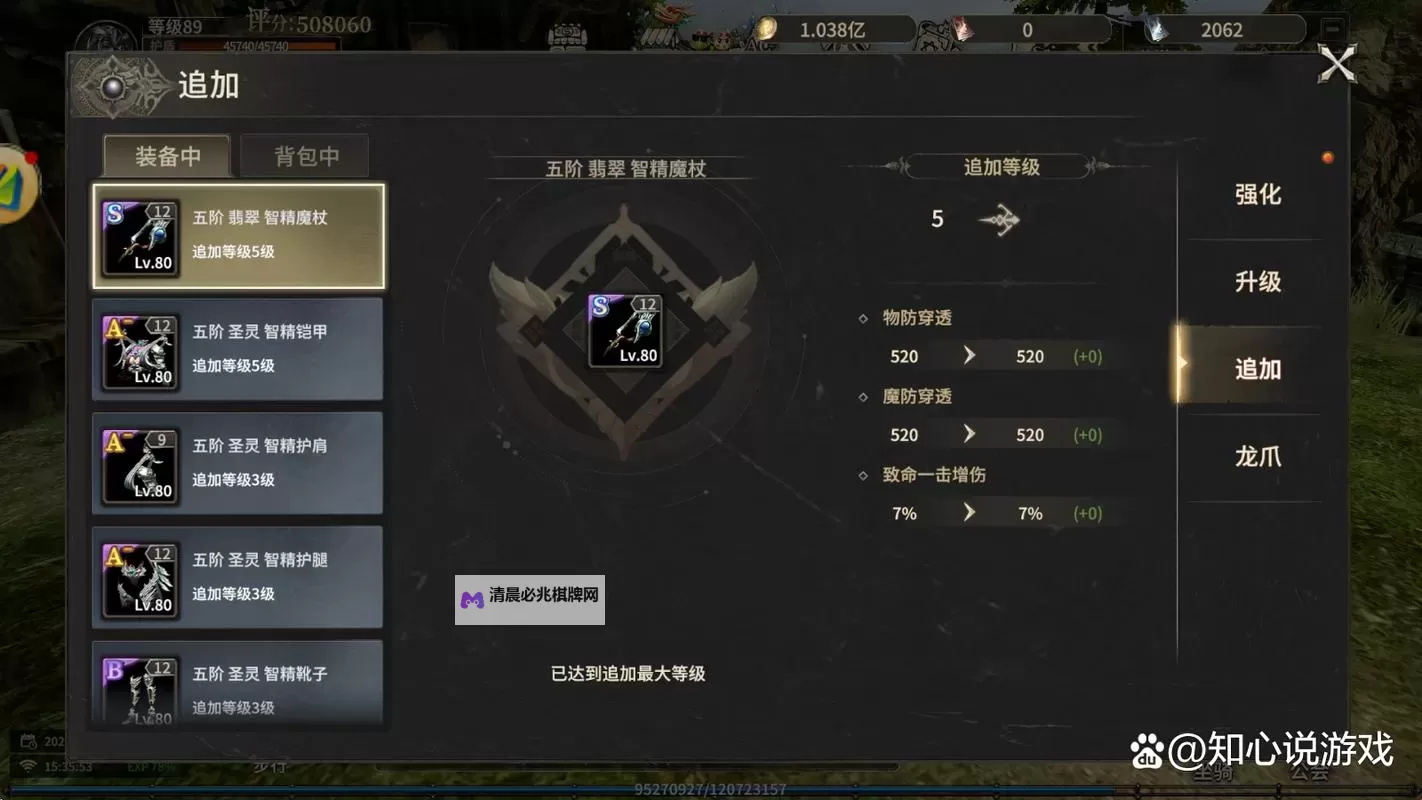Image resolution: width=1422 pixels, height=800 pixels.
Task: Open the 强化 panel
Action: tap(1257, 196)
